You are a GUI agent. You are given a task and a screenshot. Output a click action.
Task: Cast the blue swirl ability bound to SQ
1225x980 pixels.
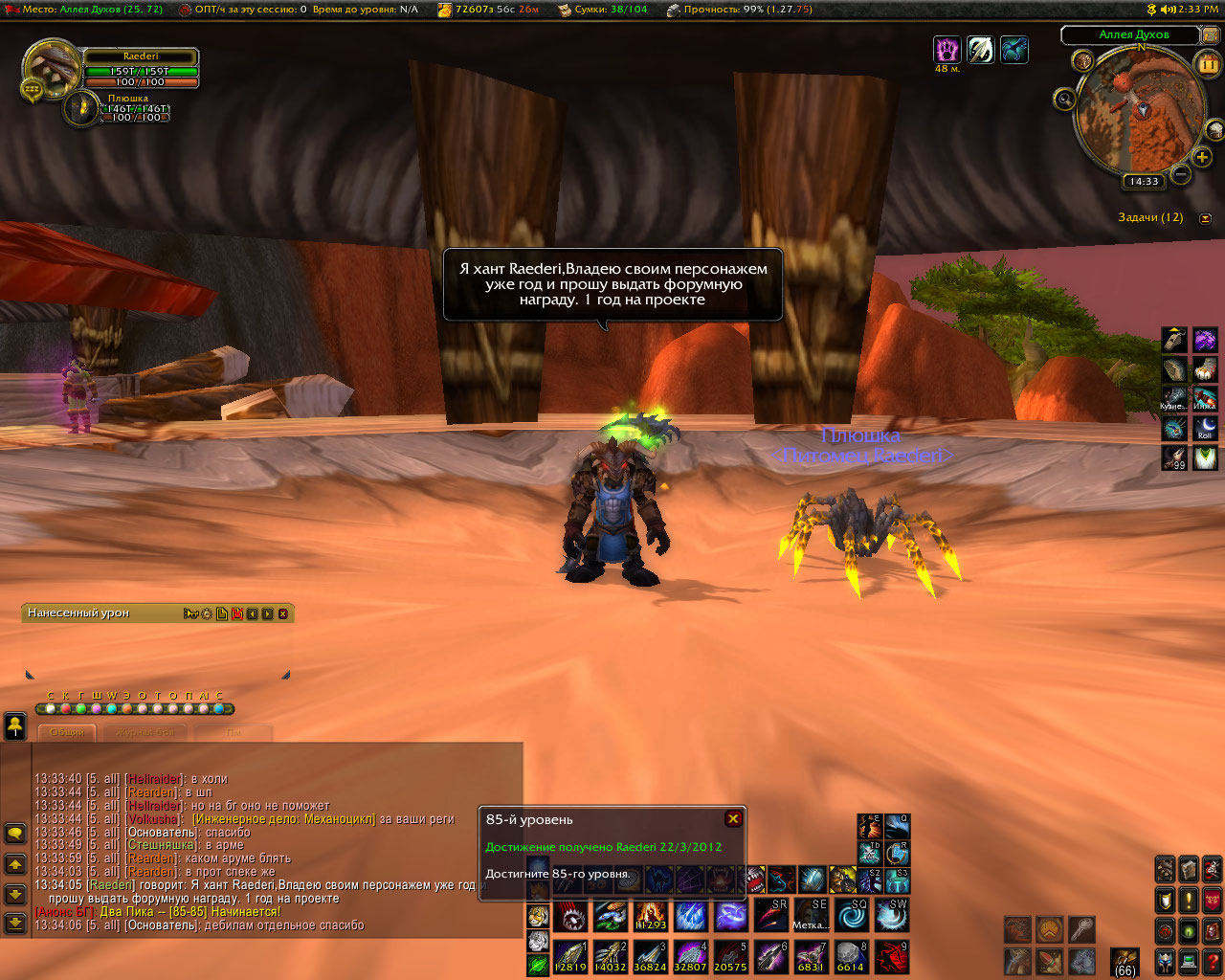click(850, 915)
